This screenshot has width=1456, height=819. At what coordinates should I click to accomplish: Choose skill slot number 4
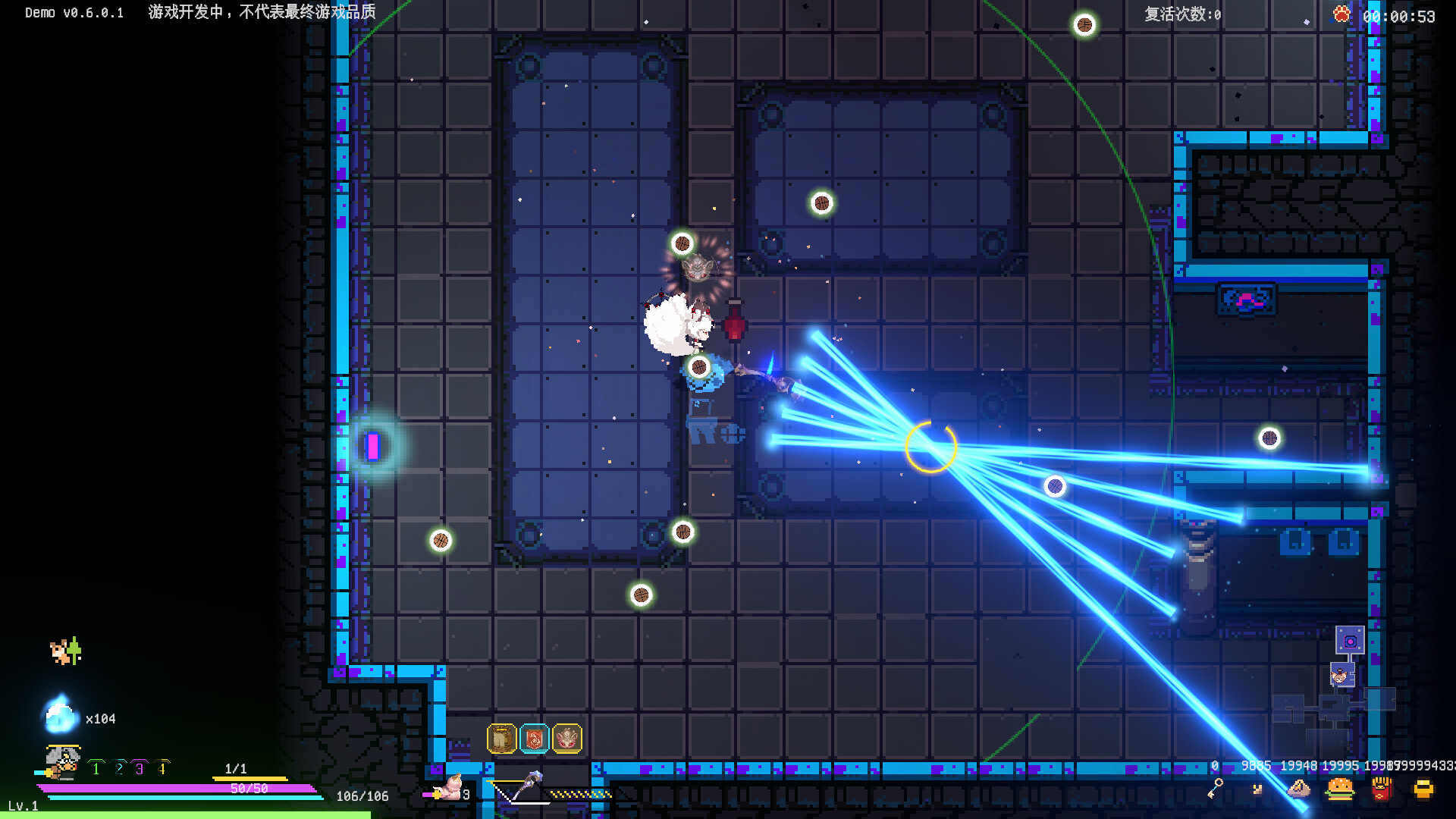162,769
